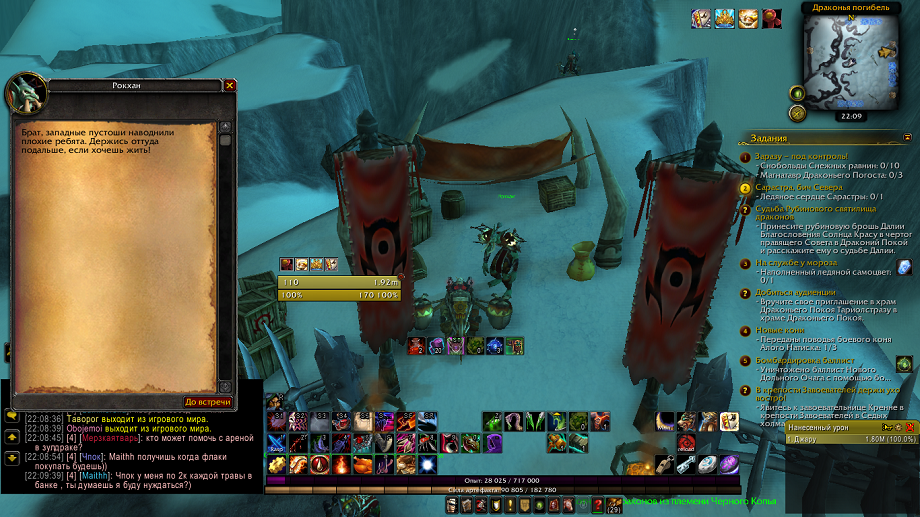Viewport: 920px width, 517px height.
Task: Close the damage meter window
Action: 910,427
